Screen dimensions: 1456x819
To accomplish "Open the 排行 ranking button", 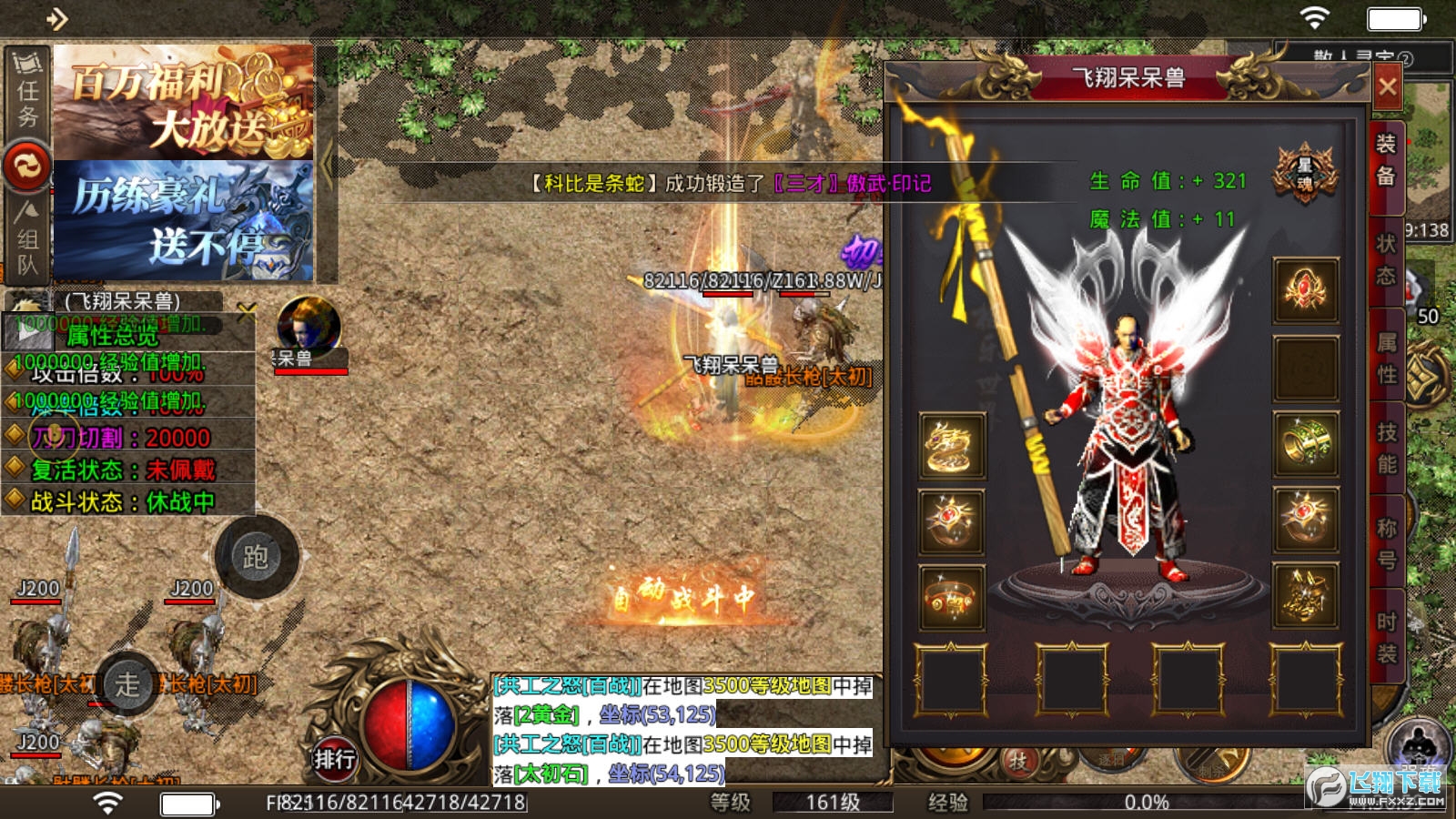I will (334, 759).
